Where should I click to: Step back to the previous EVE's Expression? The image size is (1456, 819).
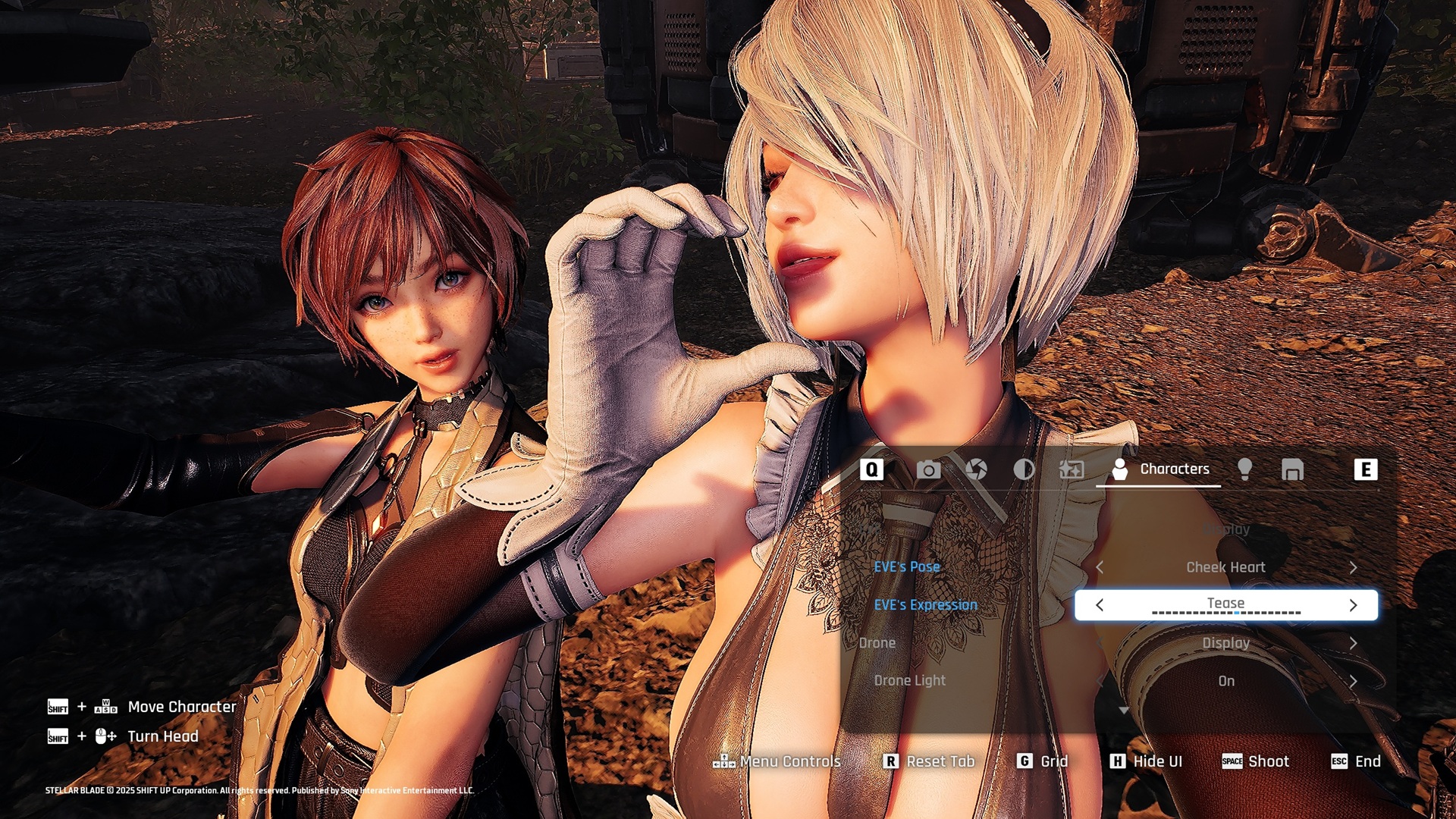1100,605
